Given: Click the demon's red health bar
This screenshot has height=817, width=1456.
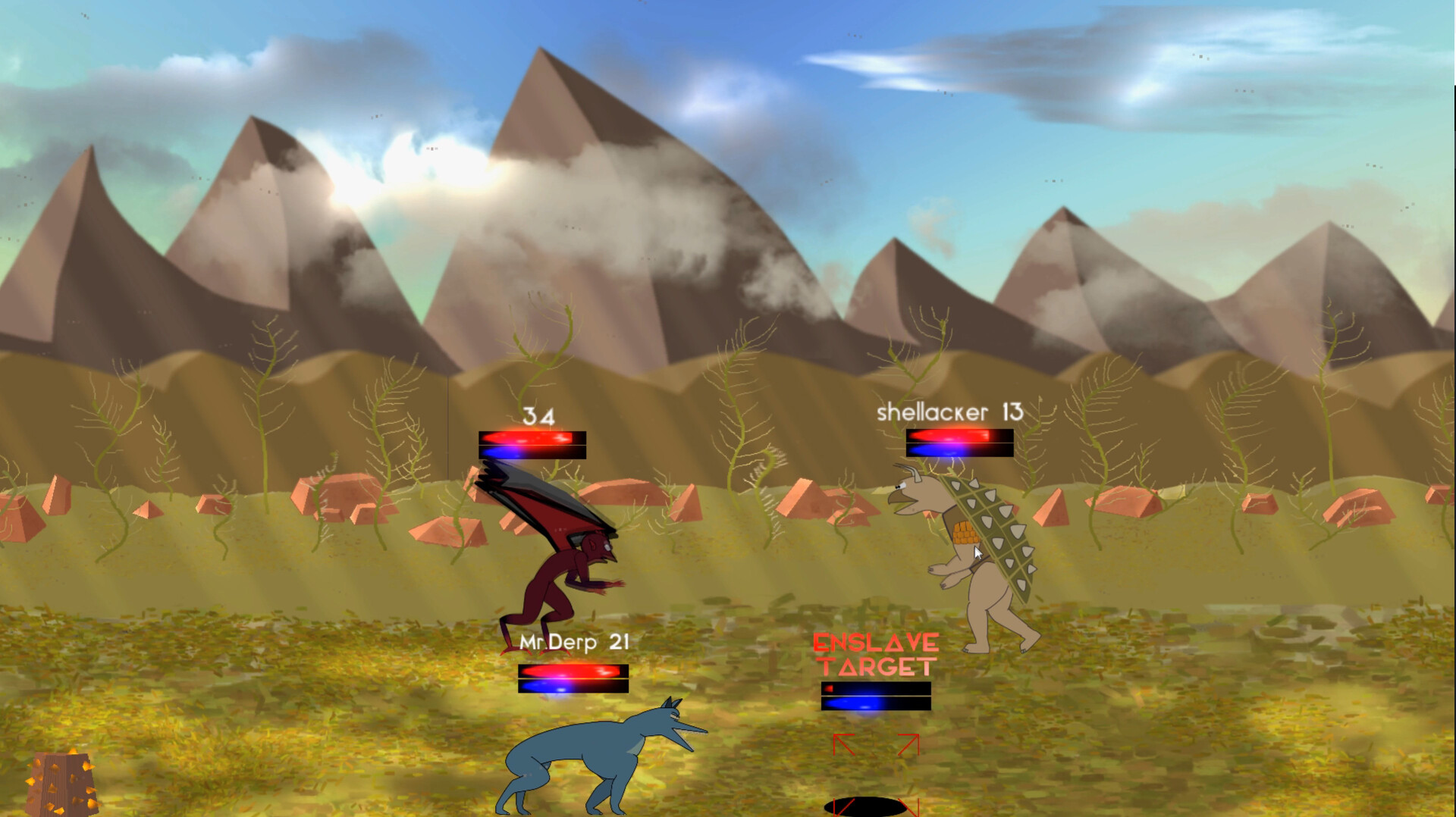Looking at the screenshot, I should click(533, 437).
